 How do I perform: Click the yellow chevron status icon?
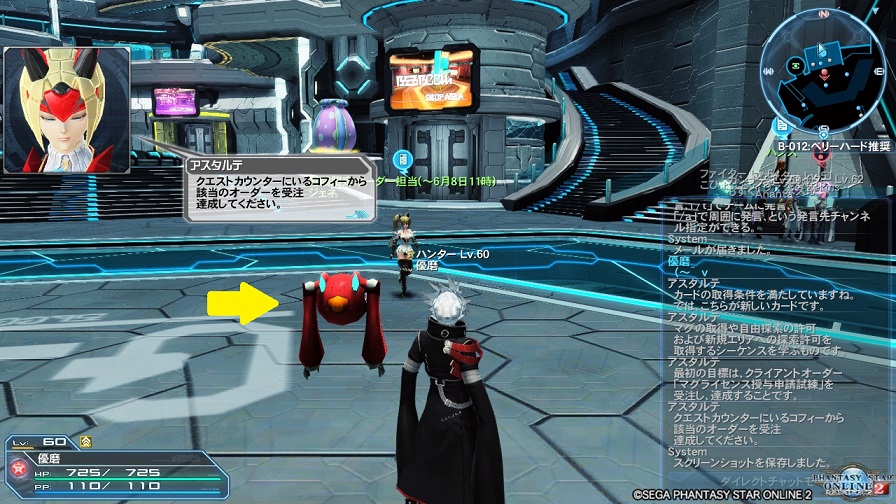pos(86,441)
